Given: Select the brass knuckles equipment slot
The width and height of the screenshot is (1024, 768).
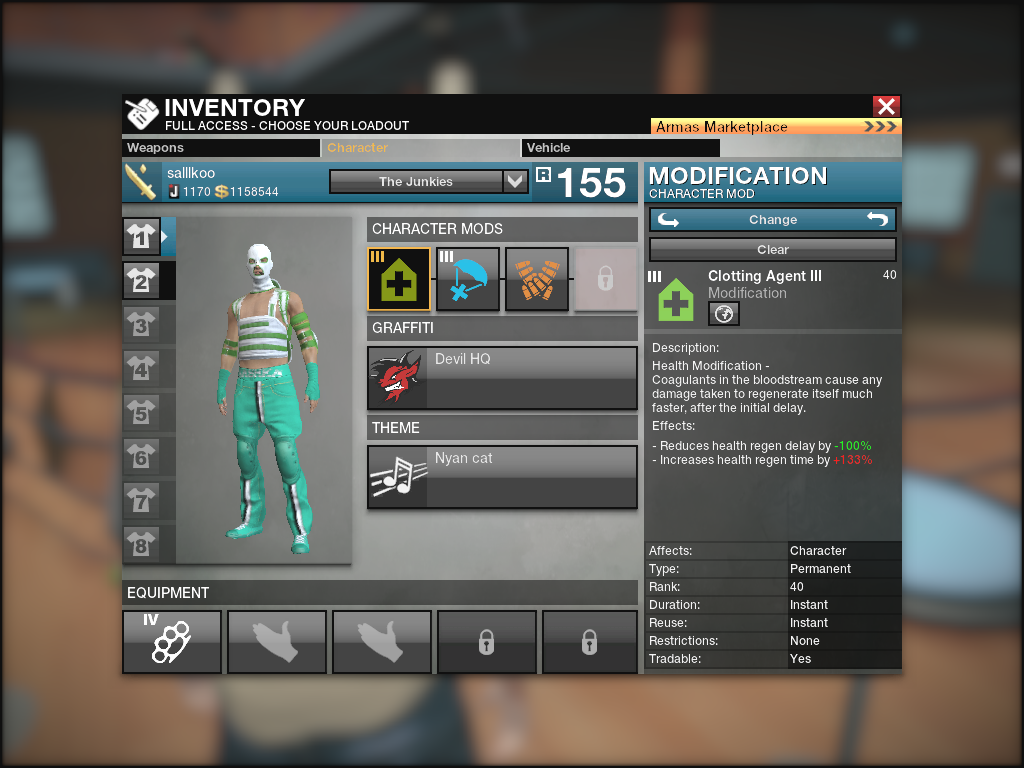Looking at the screenshot, I should [x=172, y=641].
